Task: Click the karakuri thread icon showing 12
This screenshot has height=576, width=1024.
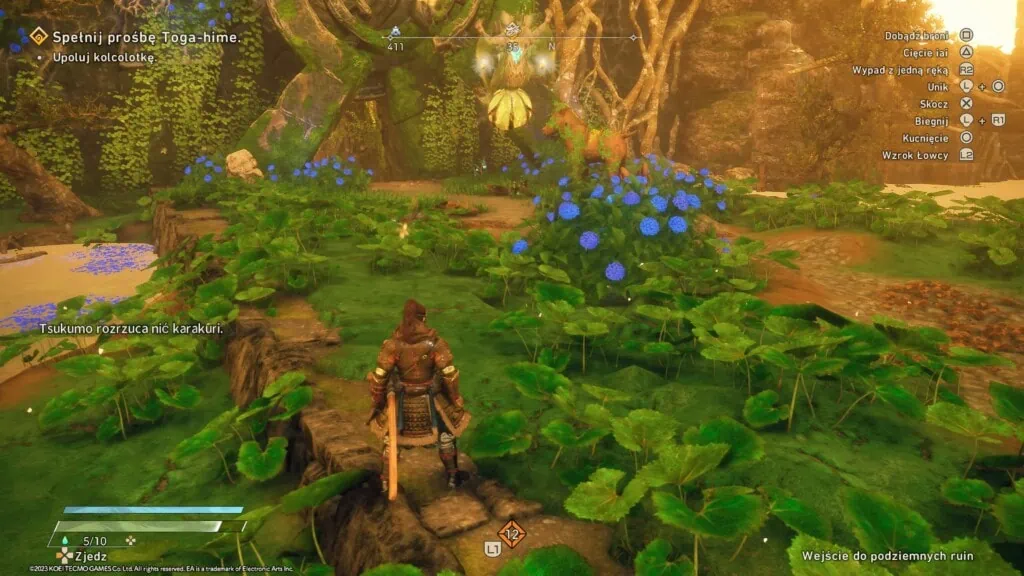Action: point(512,534)
